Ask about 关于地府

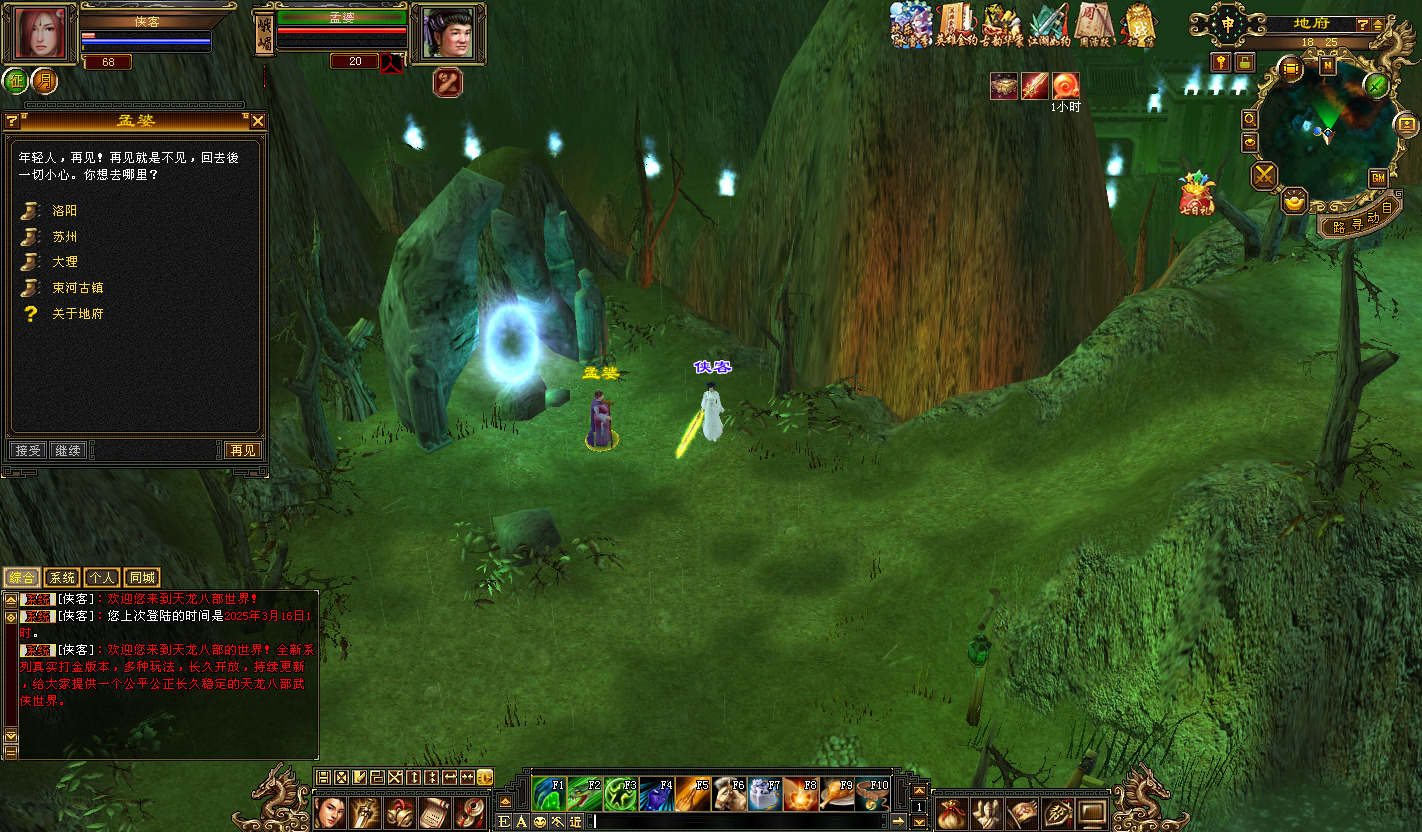pyautogui.click(x=77, y=314)
